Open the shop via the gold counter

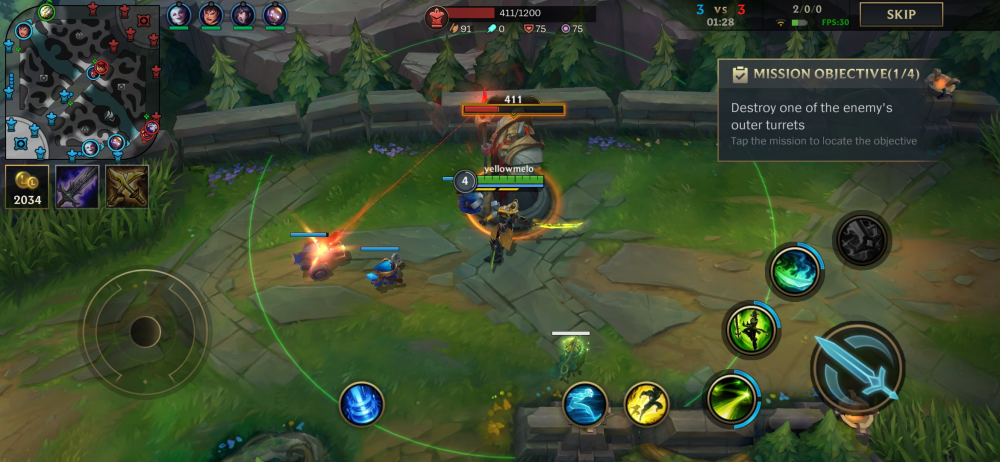click(x=26, y=187)
